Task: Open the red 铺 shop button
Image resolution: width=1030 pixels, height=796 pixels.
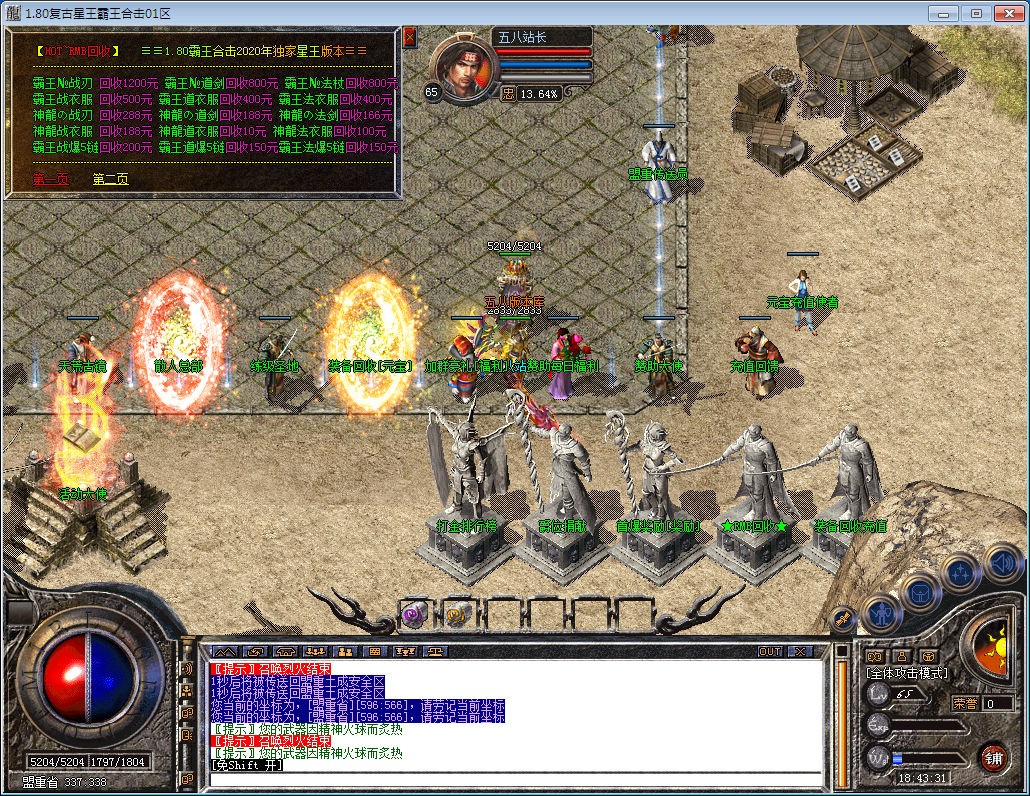Action: coord(993,756)
